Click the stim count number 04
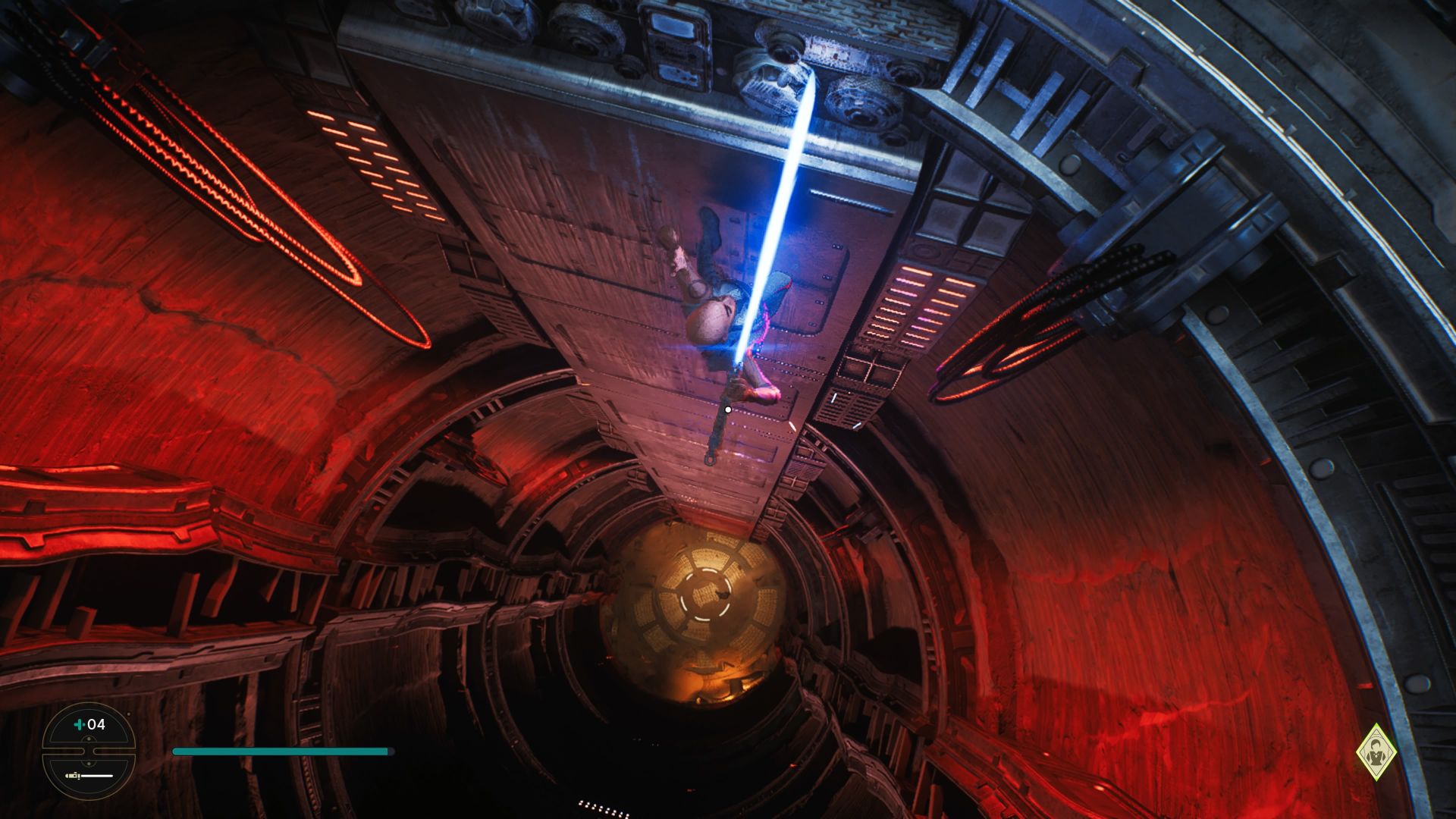Screen dimensions: 1456x819 pyautogui.click(x=97, y=724)
